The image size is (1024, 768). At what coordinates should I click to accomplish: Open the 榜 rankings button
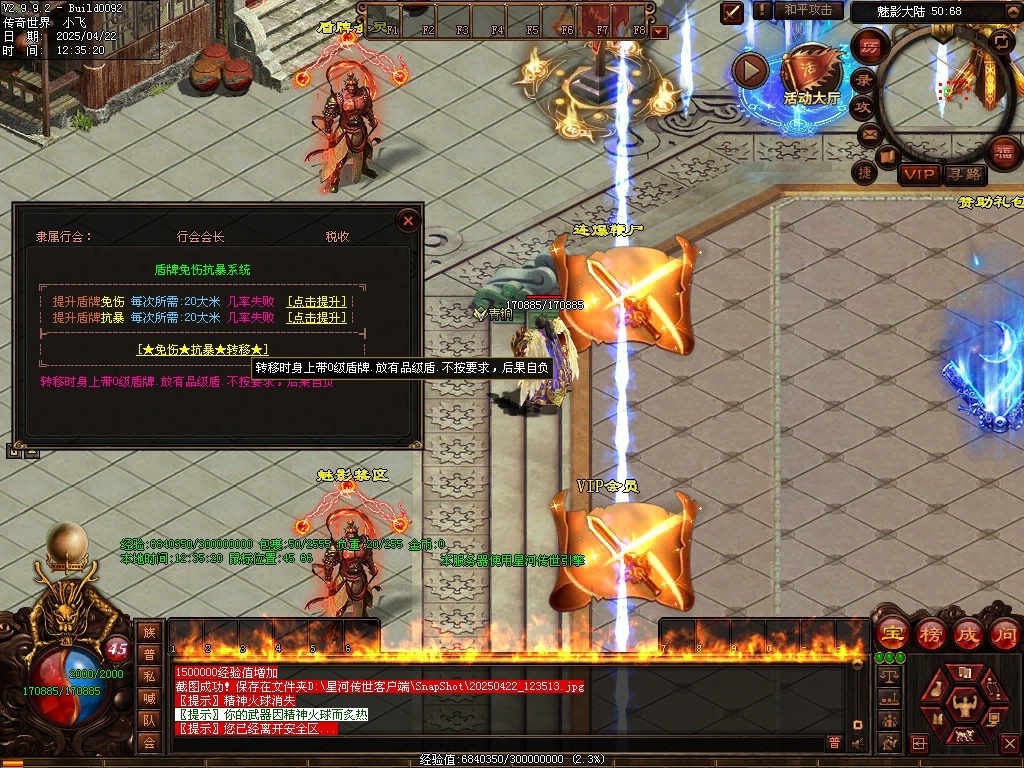pos(931,634)
